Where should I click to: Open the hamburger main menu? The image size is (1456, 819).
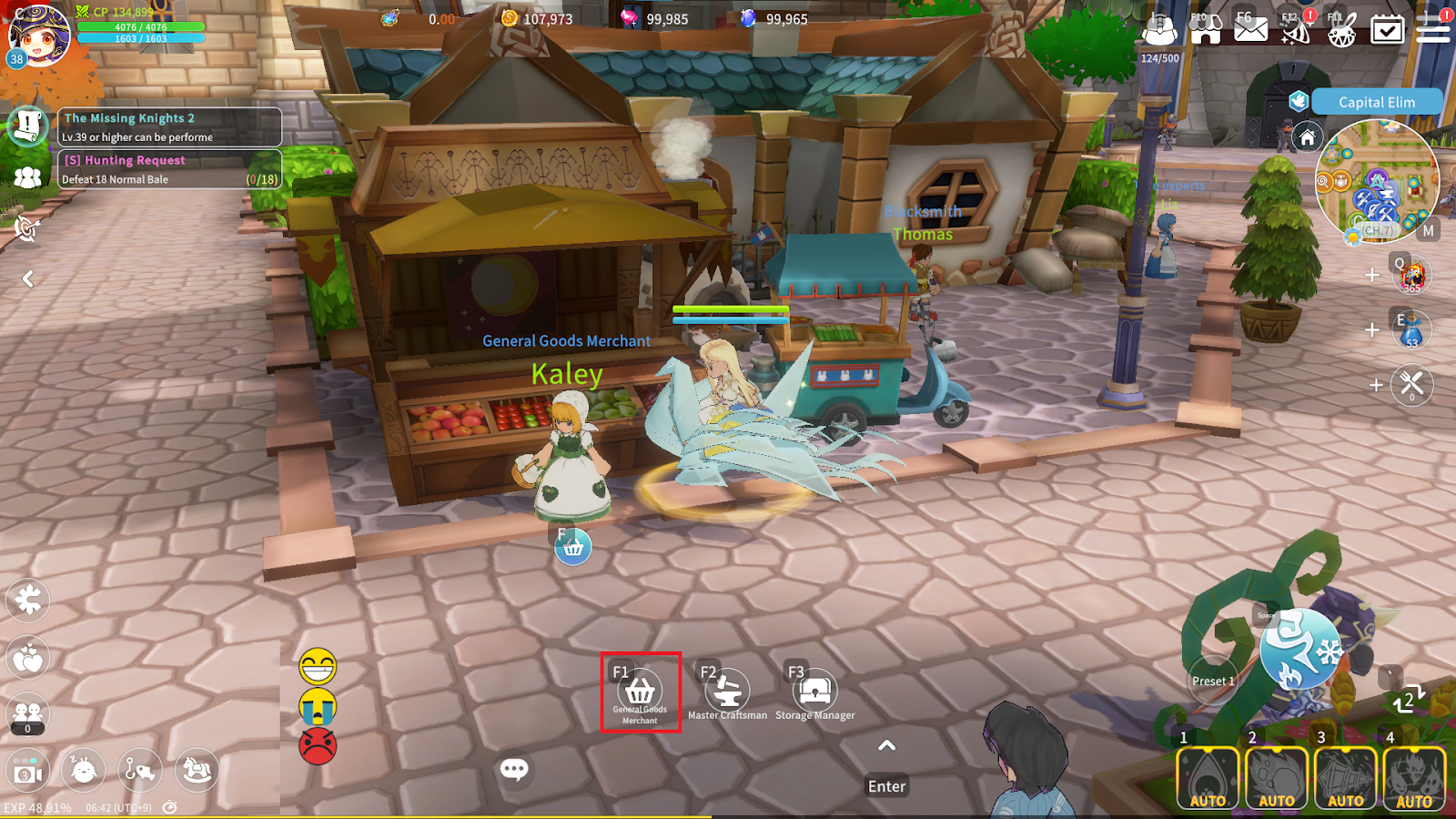[1432, 29]
